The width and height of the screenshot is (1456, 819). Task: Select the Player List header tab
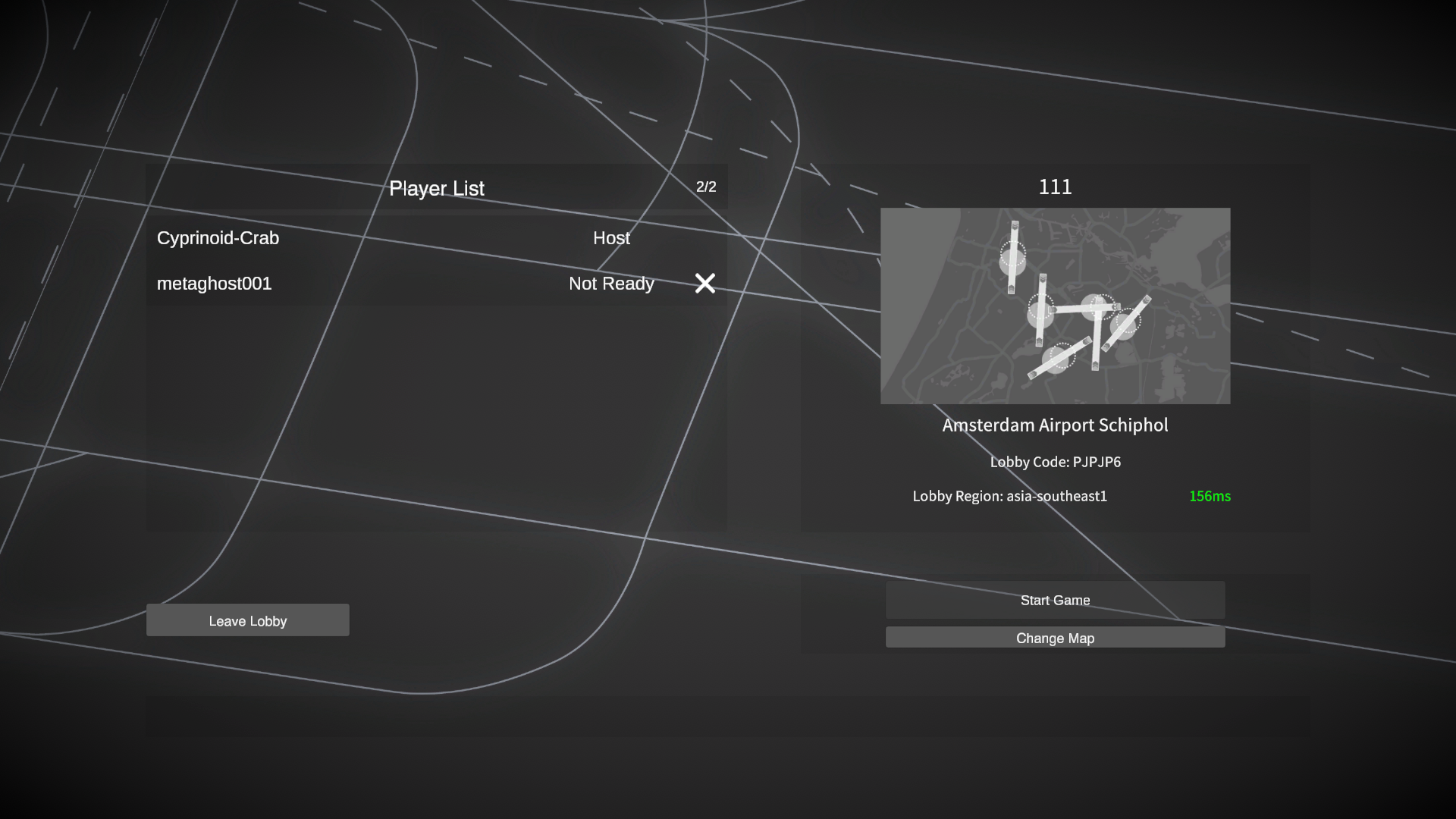coord(437,188)
